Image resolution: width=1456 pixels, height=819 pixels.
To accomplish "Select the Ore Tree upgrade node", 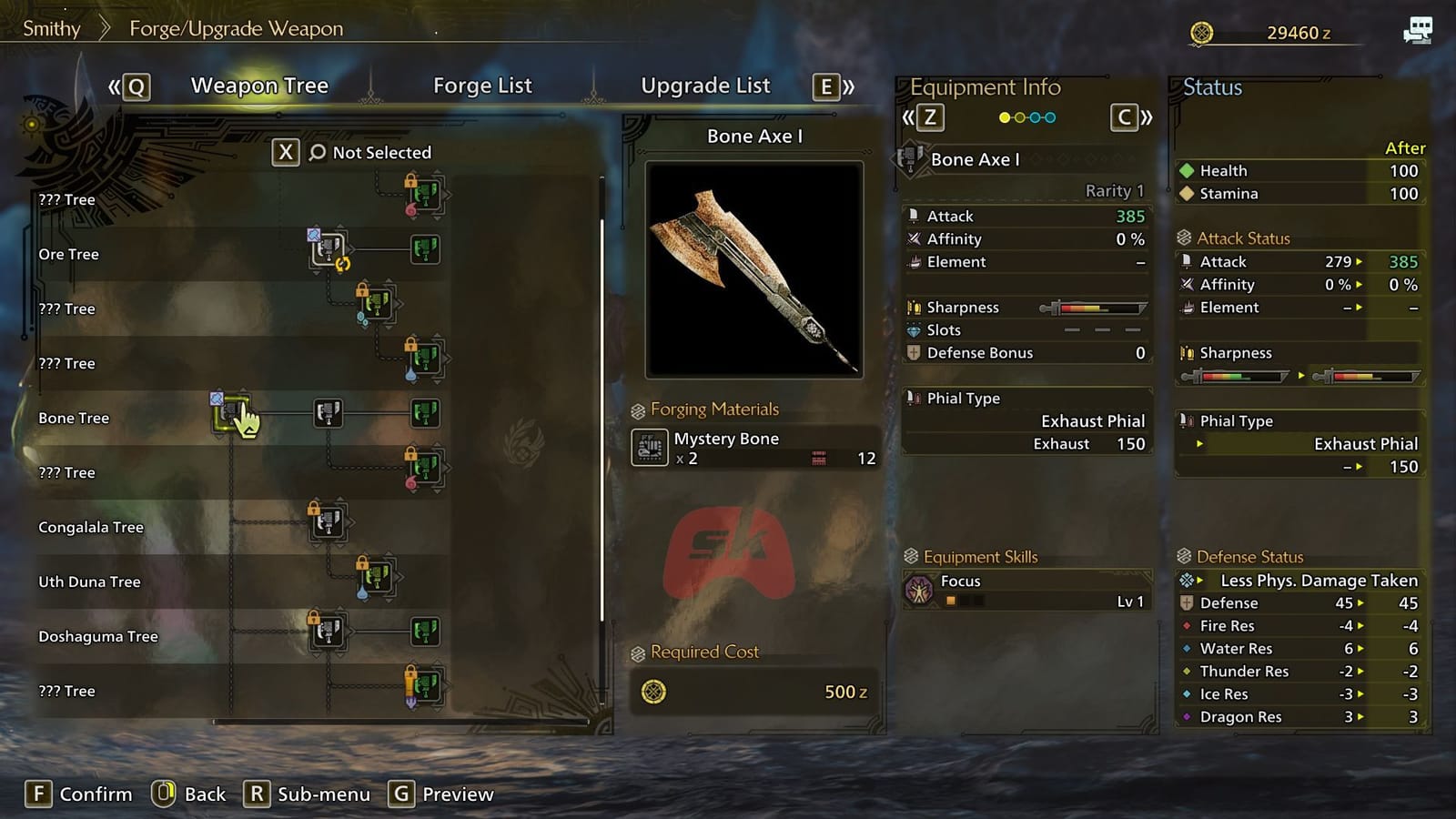I will [326, 248].
